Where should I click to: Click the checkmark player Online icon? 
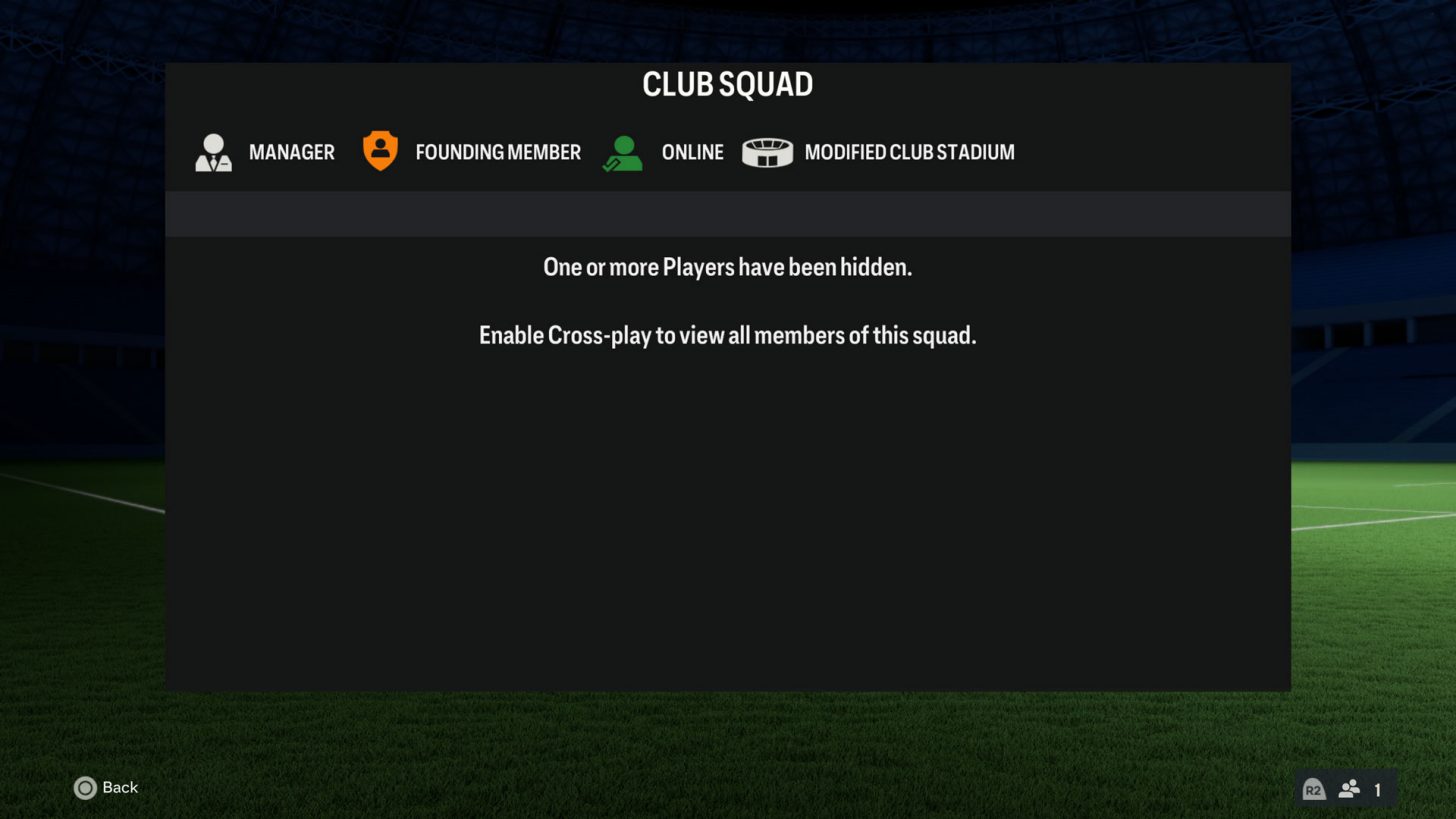tap(622, 150)
